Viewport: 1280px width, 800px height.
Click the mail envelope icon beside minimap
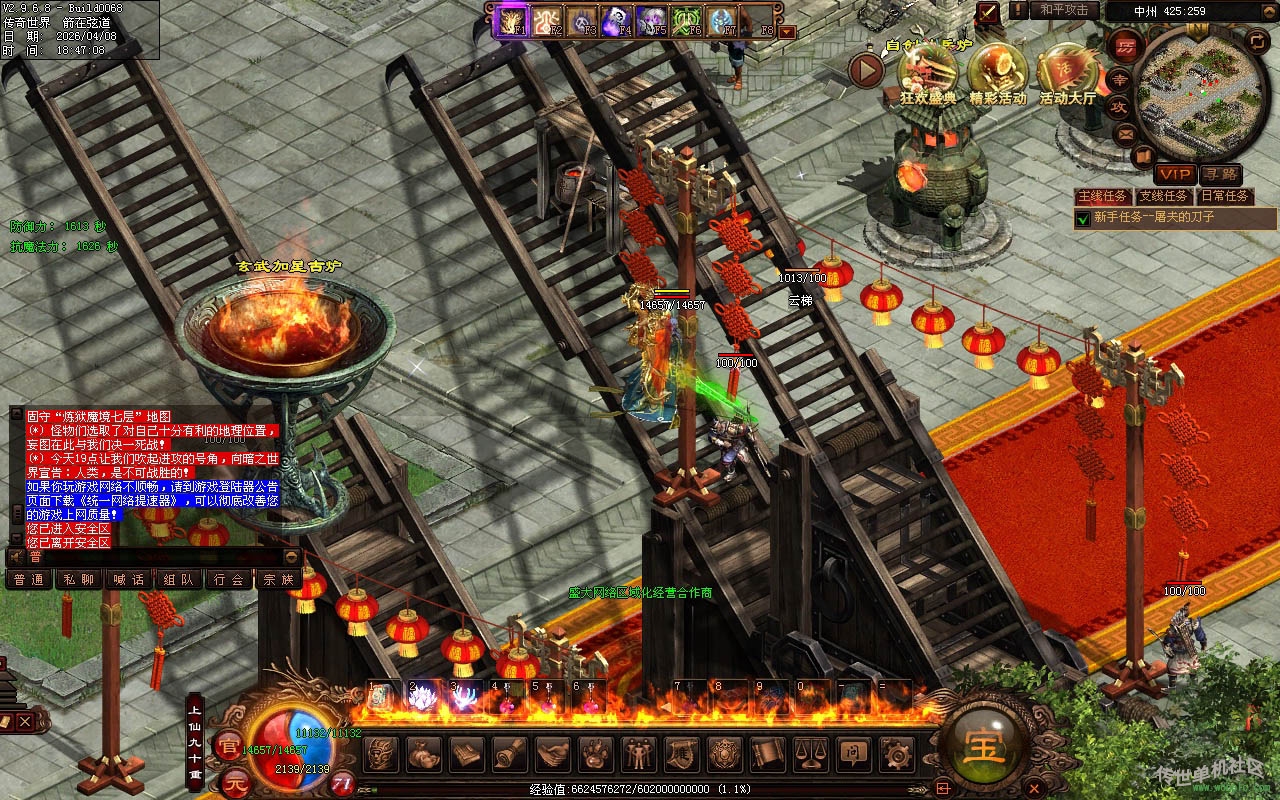(x=1126, y=132)
